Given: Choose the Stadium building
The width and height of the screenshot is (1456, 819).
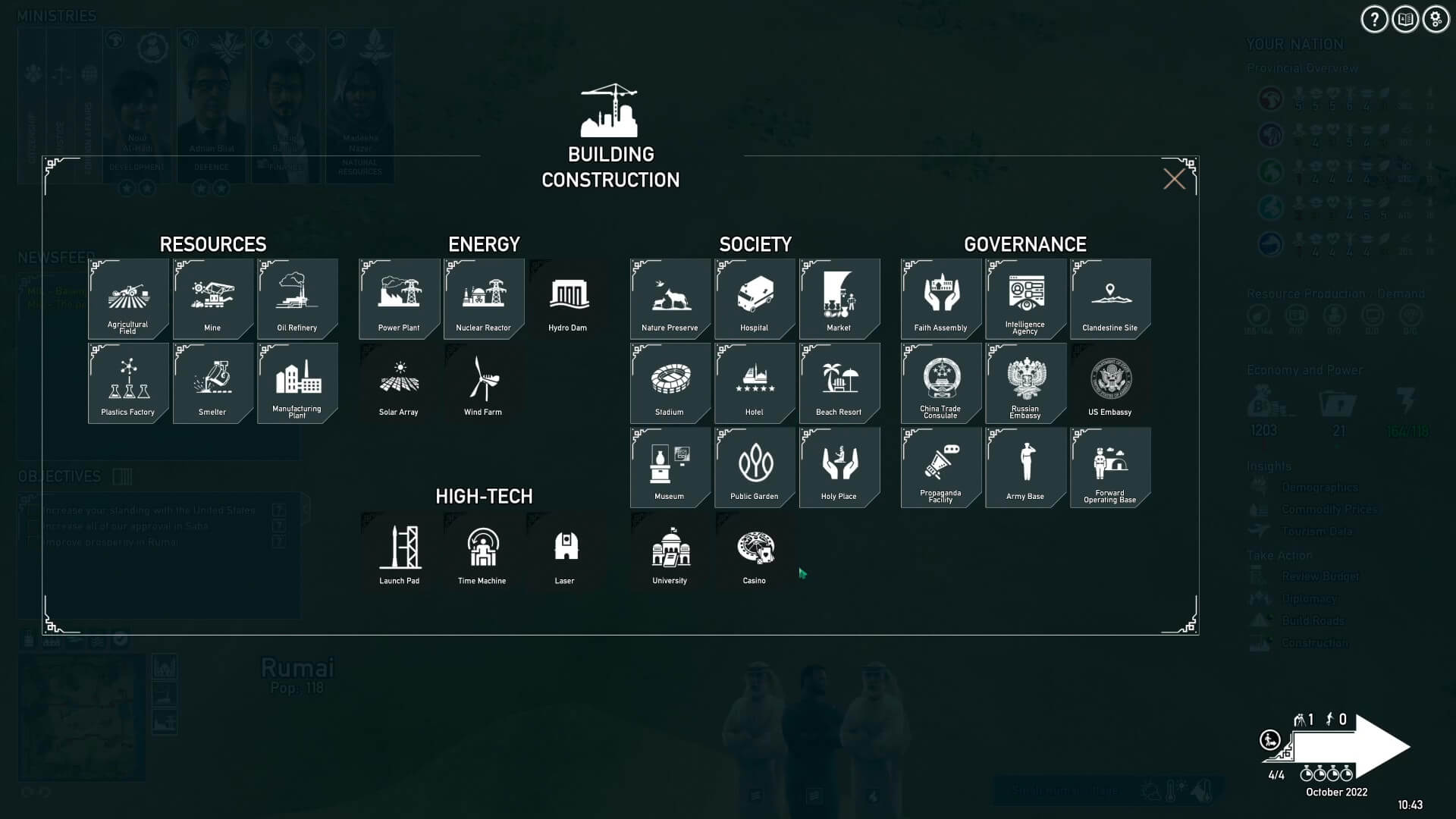Looking at the screenshot, I should click(670, 382).
